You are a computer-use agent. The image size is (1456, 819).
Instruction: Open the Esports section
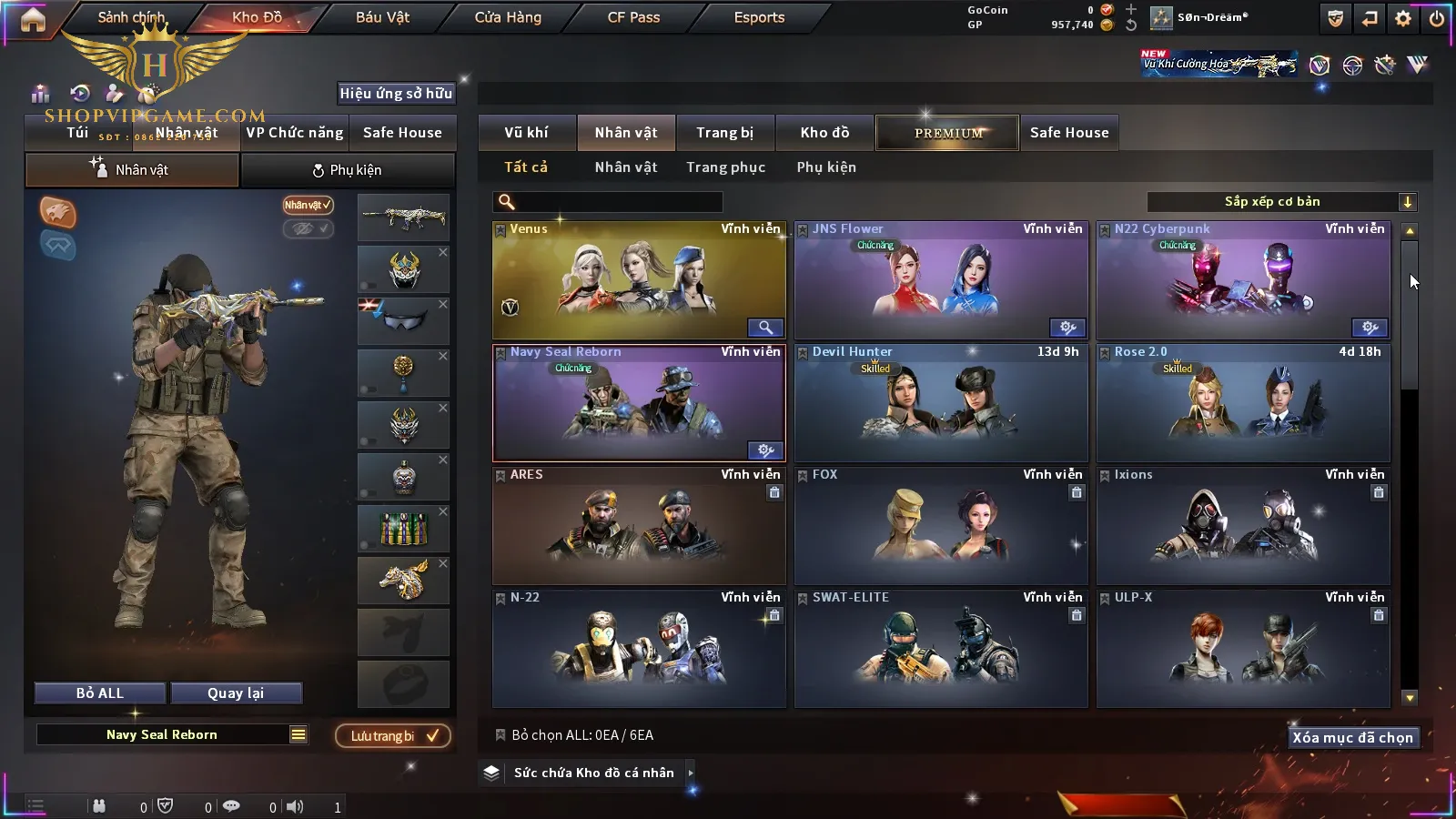(x=759, y=17)
